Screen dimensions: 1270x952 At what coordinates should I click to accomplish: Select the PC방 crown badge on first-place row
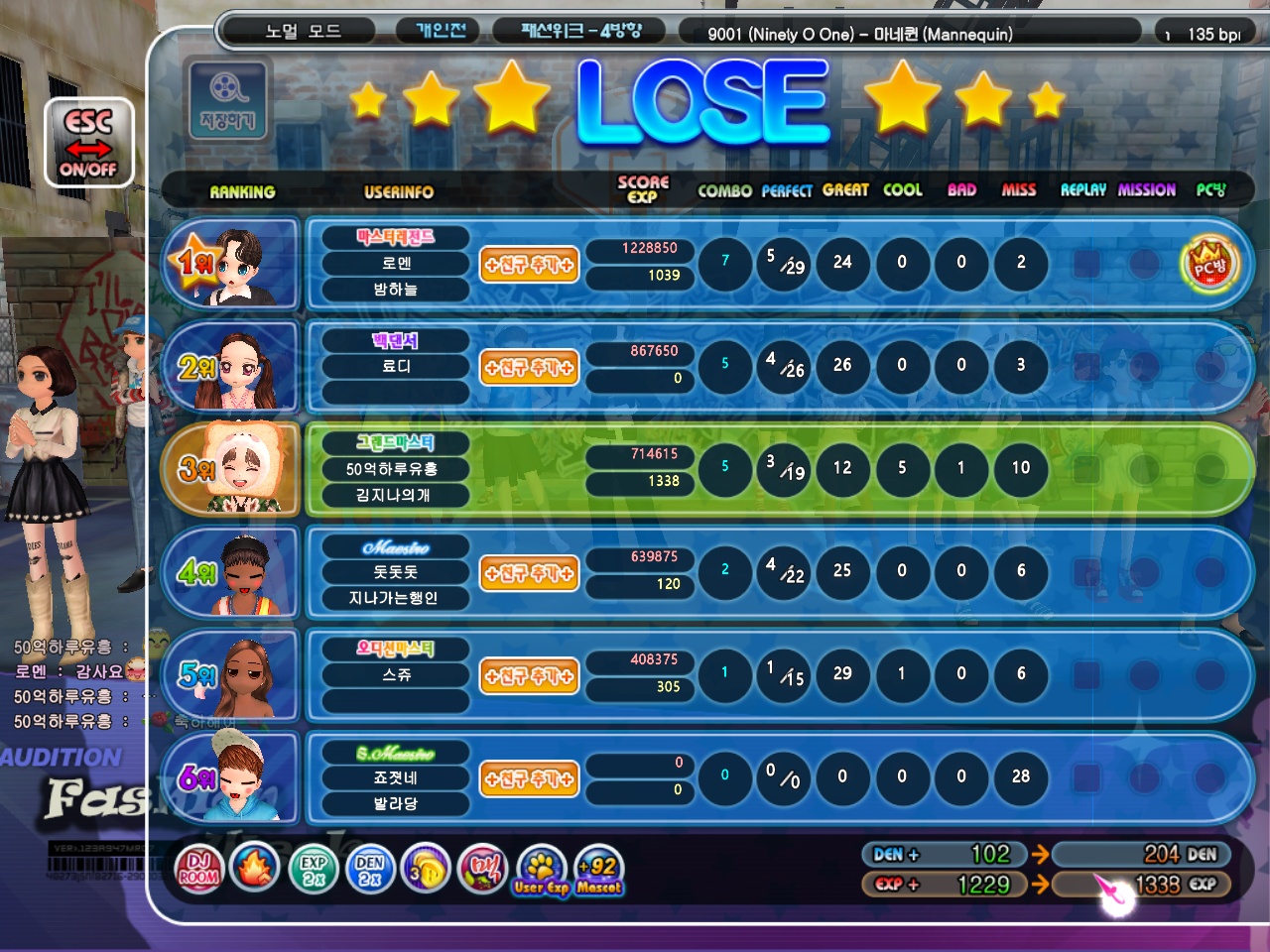tap(1209, 264)
